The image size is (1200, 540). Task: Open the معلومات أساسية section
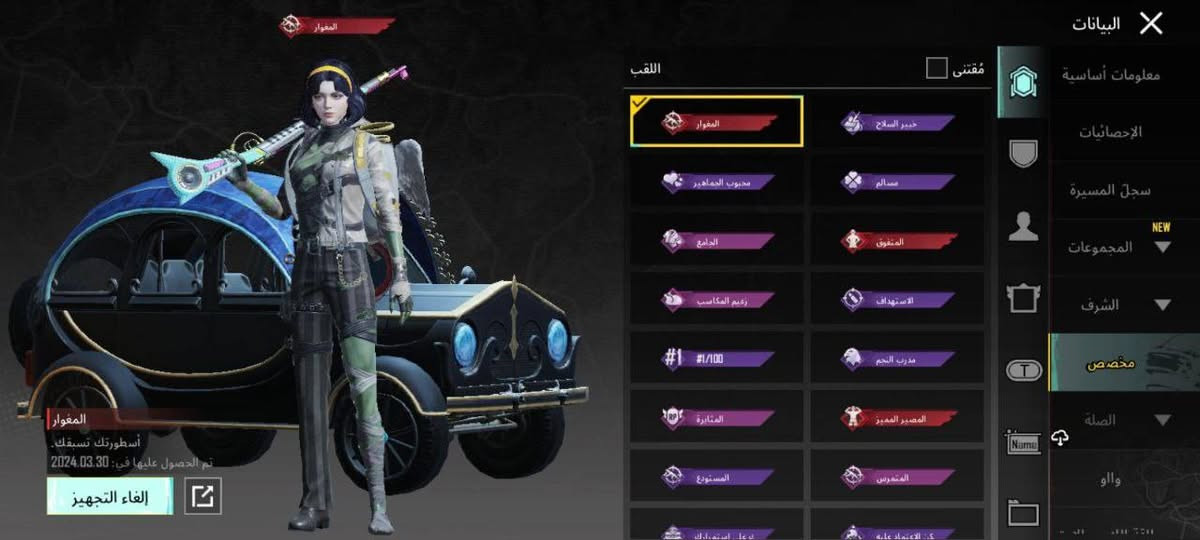point(1110,74)
